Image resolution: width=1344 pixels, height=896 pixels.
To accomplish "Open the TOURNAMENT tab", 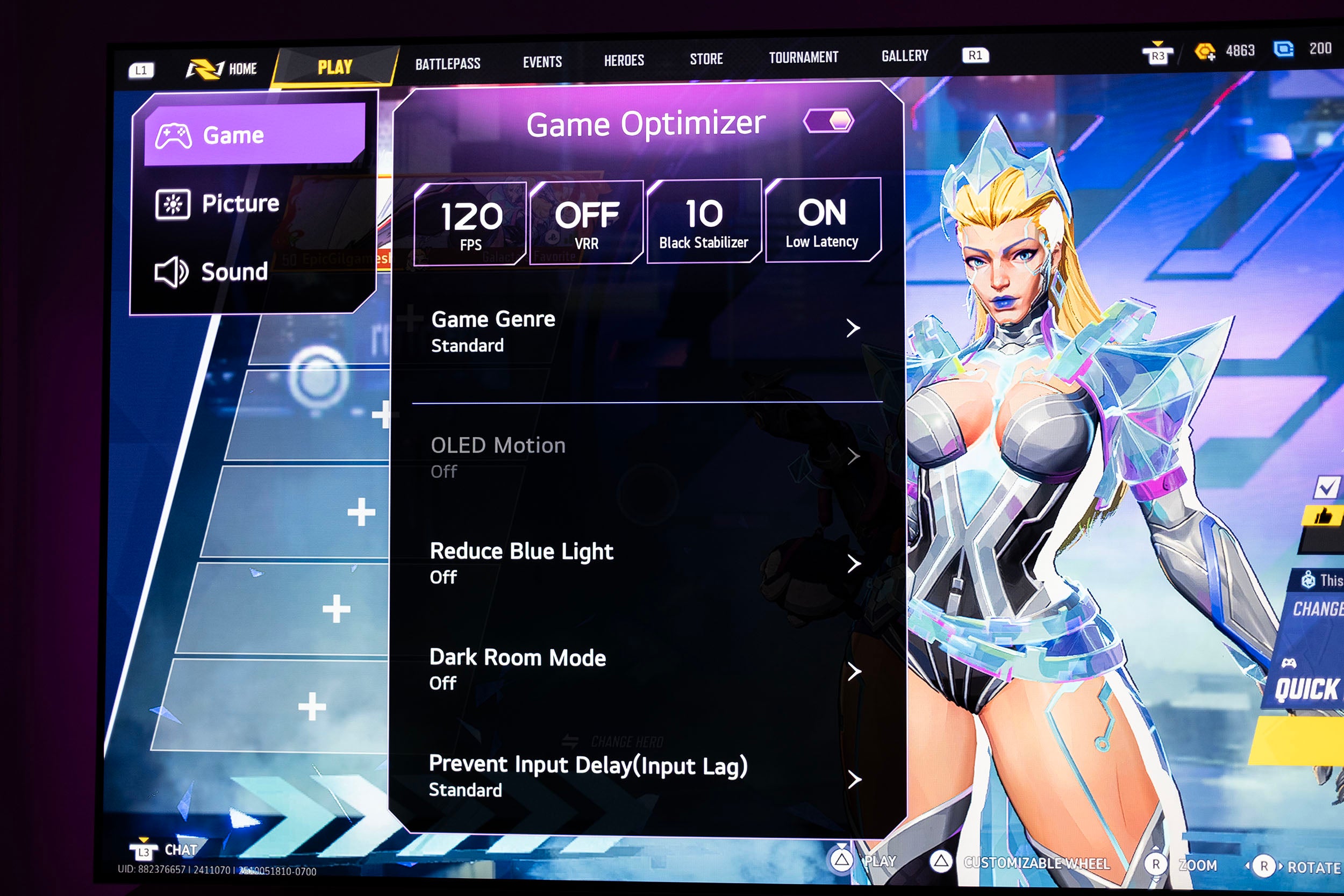I will [803, 57].
